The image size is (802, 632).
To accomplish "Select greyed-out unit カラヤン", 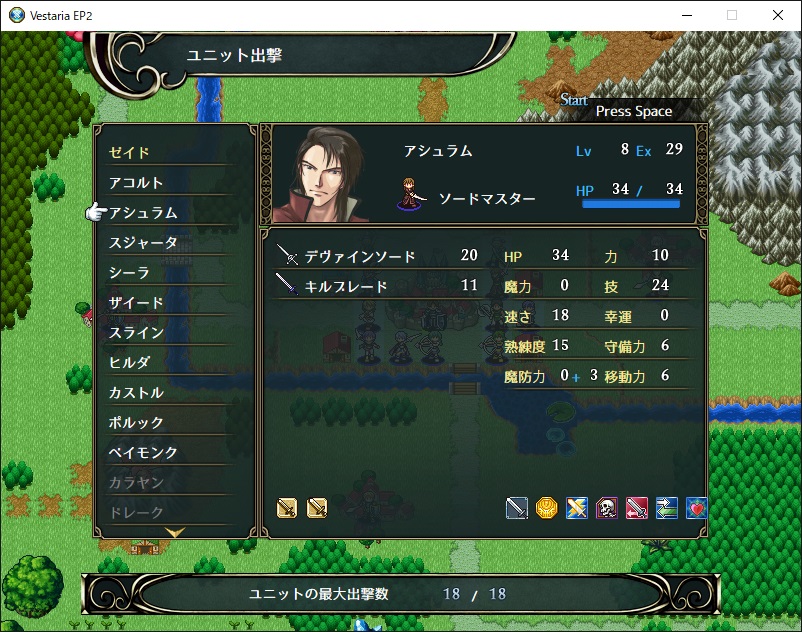I will (136, 483).
